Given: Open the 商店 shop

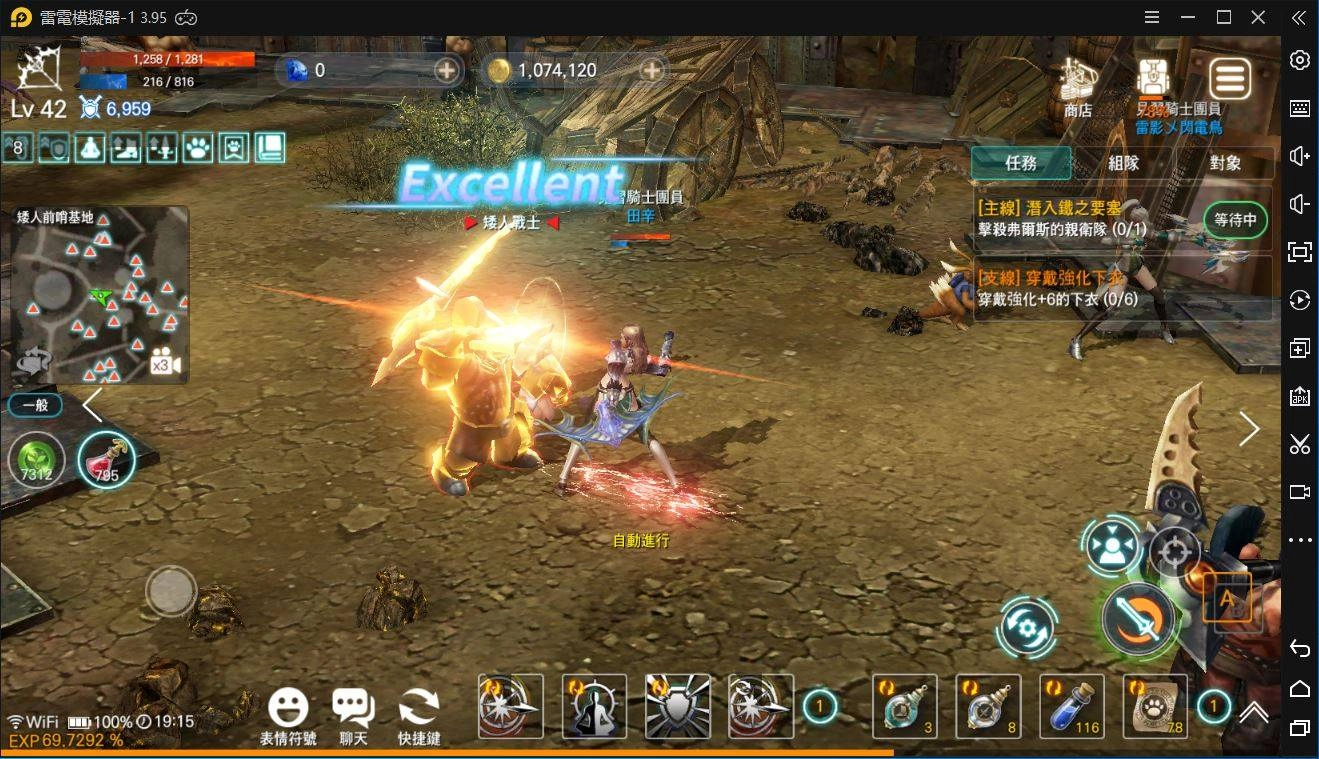Looking at the screenshot, I should (1078, 85).
